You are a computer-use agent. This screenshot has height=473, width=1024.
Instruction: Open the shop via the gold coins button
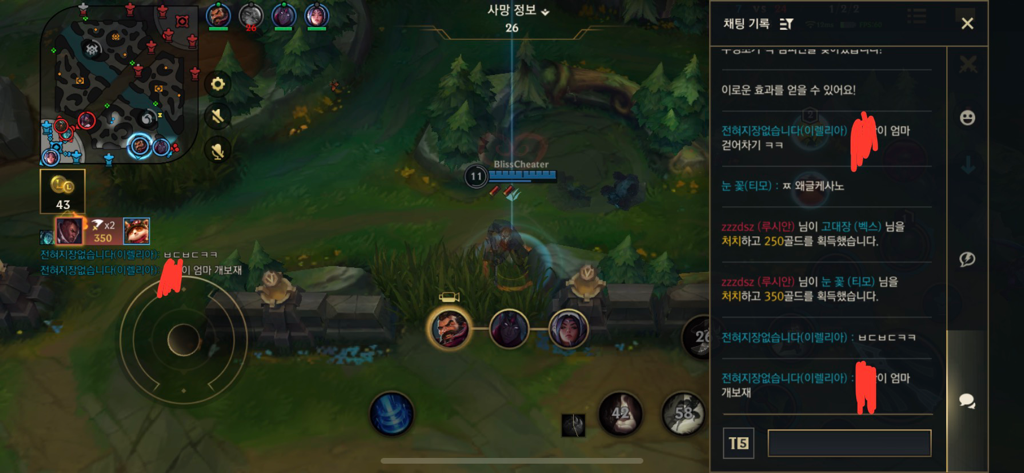(62, 191)
